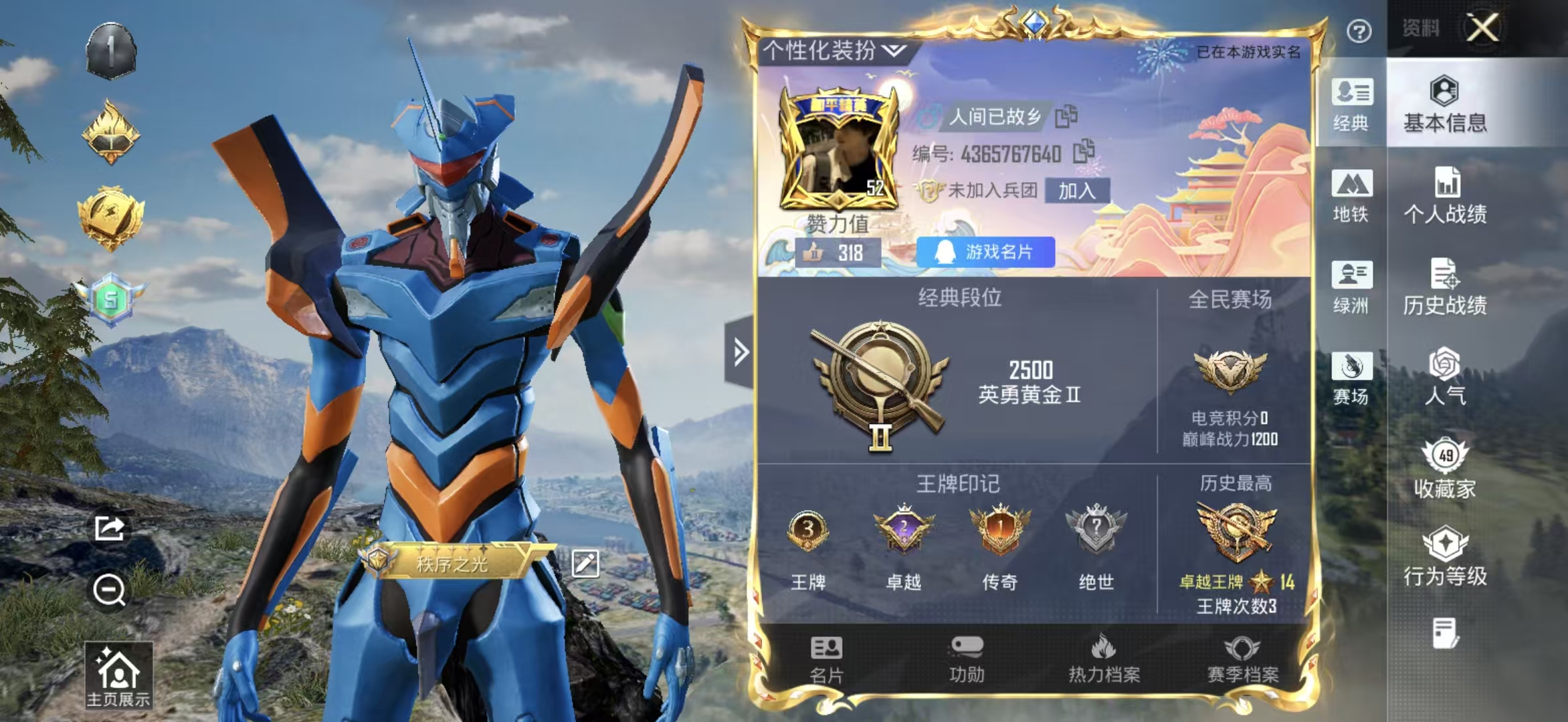Select the 功勋 bottom tab

click(967, 660)
